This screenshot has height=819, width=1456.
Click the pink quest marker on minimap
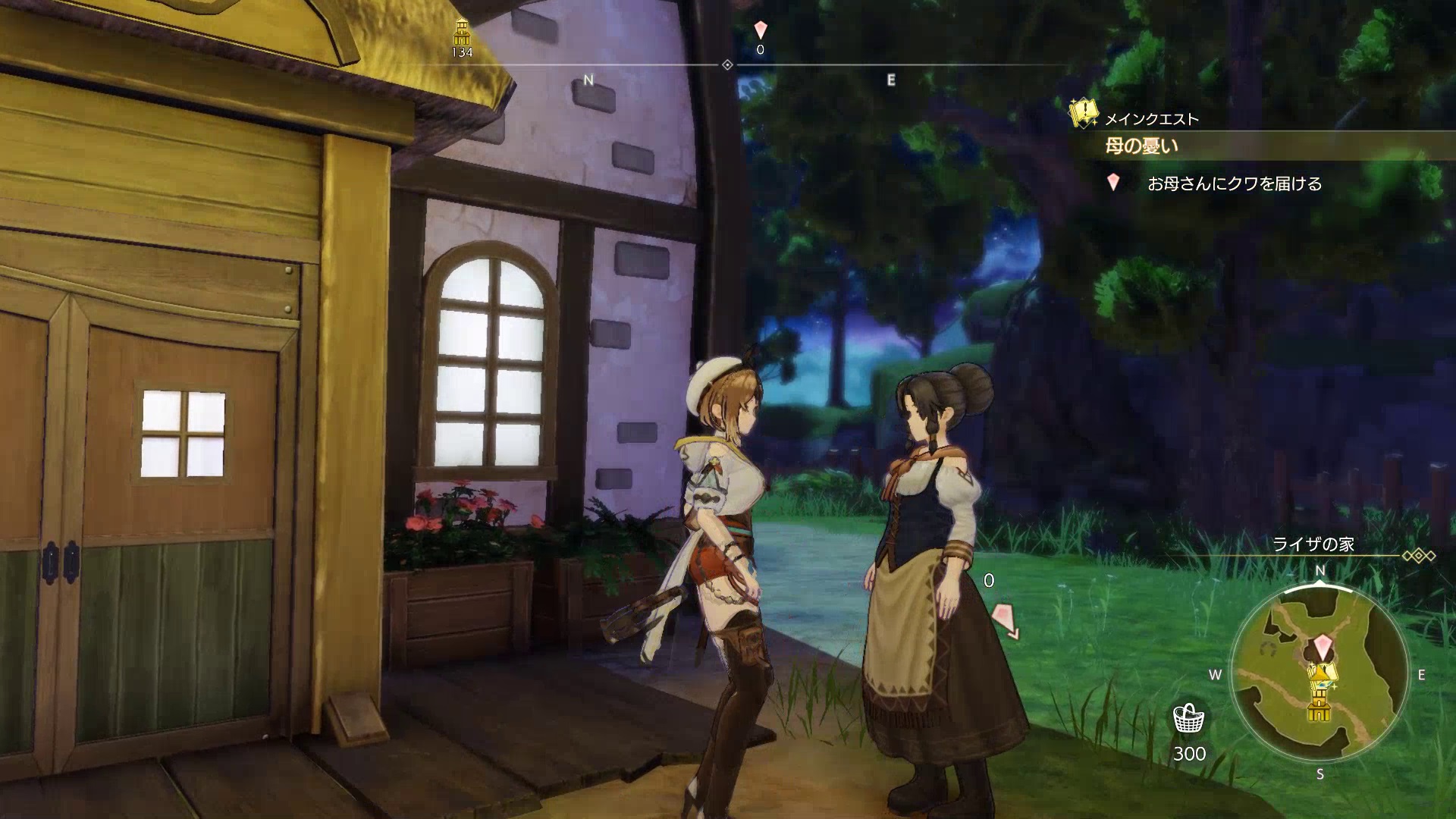1324,646
